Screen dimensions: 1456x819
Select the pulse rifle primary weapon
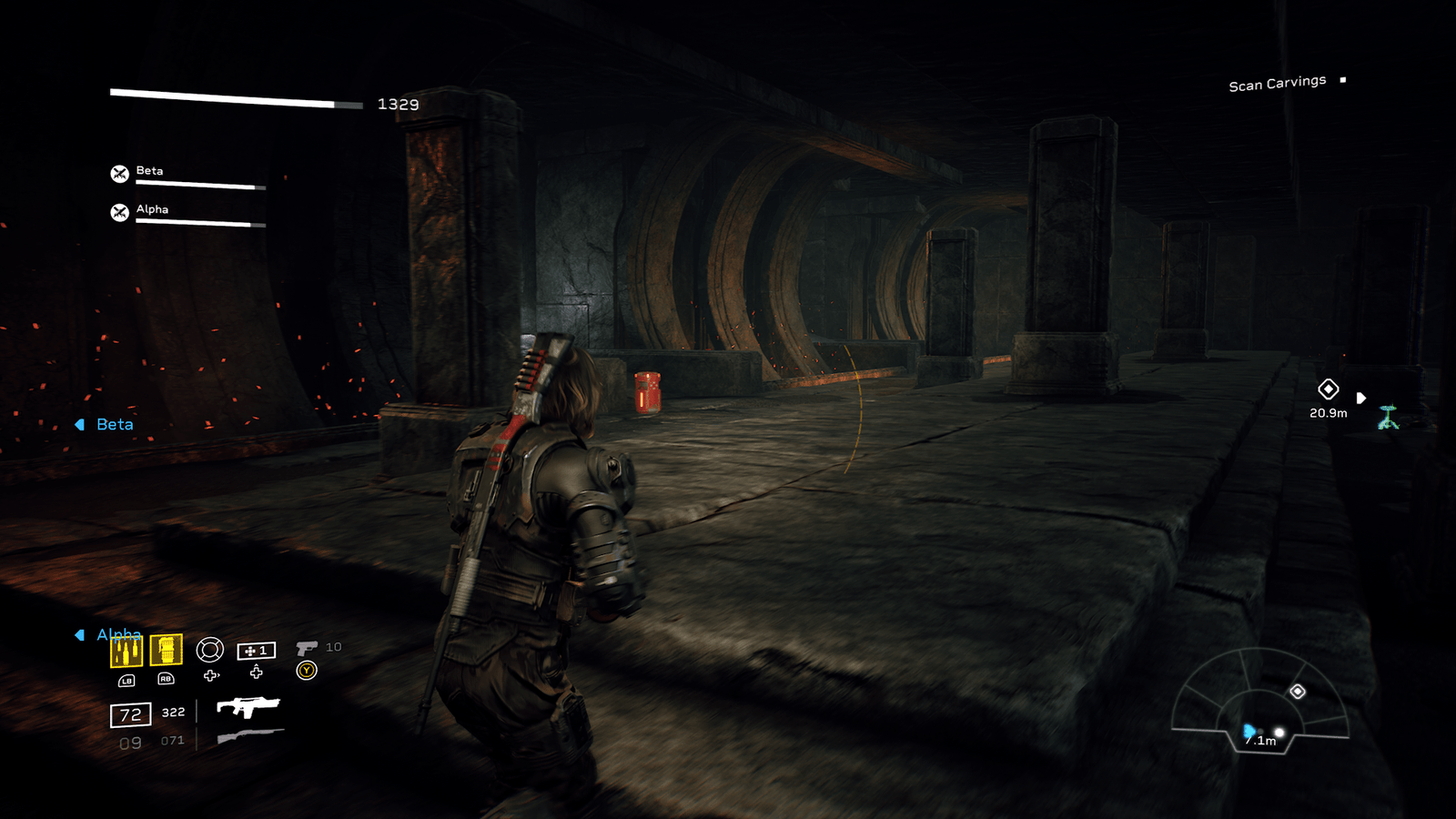pos(248,707)
